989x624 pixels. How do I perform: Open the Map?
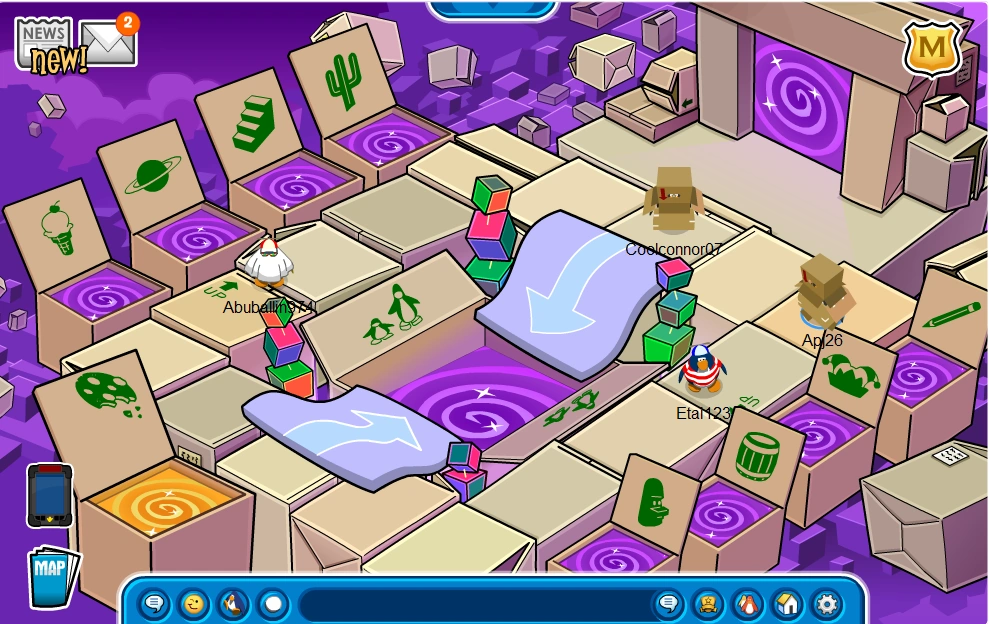tap(50, 575)
